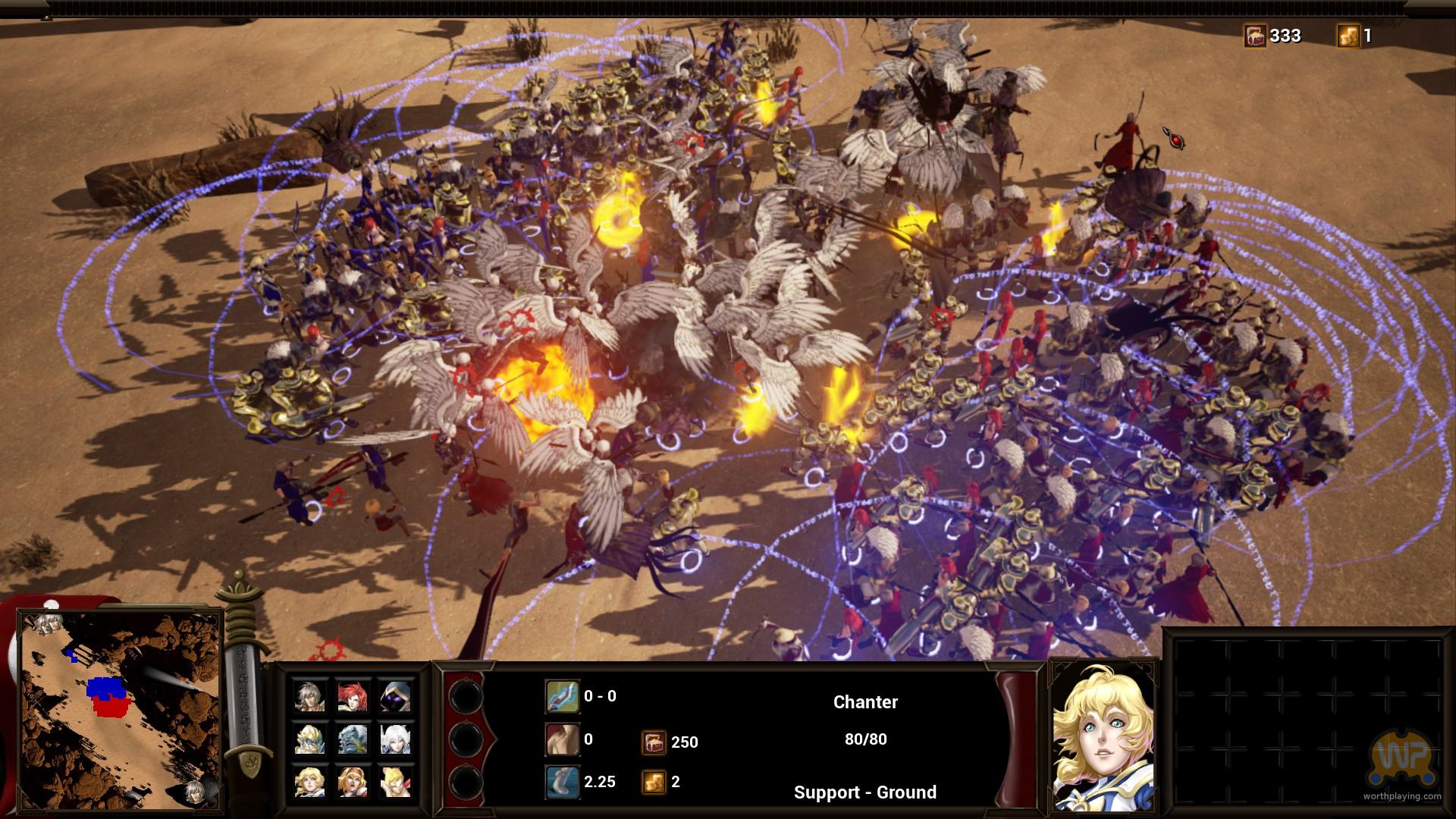Select the blue-skinned ogre portrait

(352, 739)
